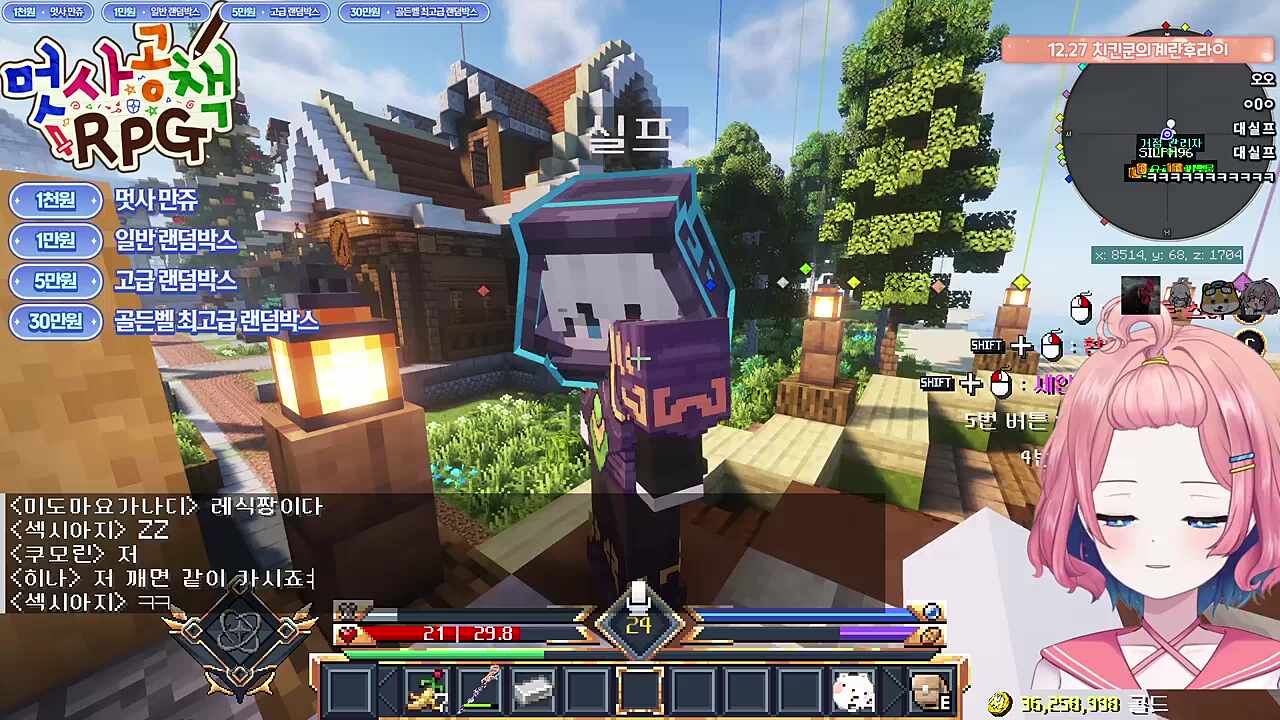Screen dimensions: 1280x720
Task: Click the shiba dog avatar thumbnail
Action: 1218,298
